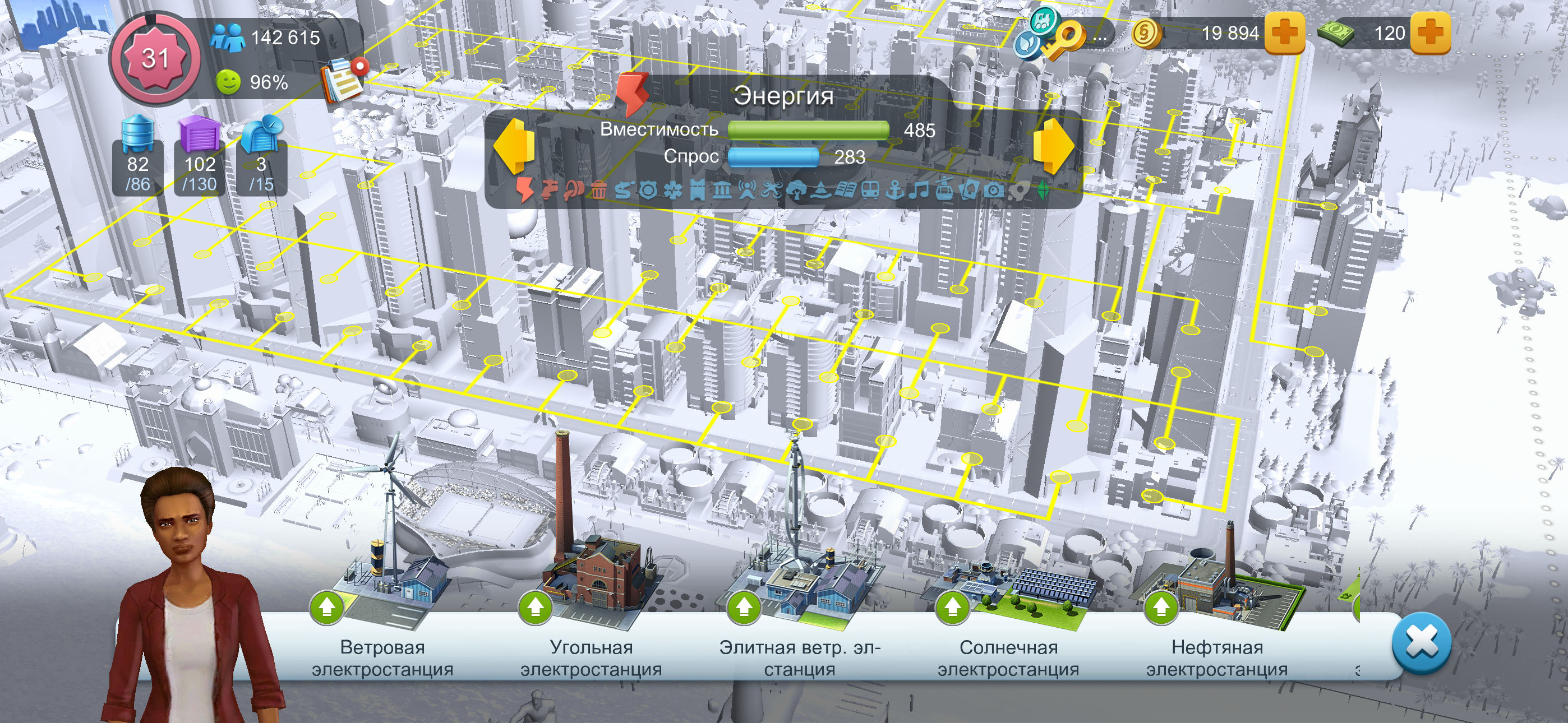
Task: Go to previous service with left yellow arrow
Action: 514,146
